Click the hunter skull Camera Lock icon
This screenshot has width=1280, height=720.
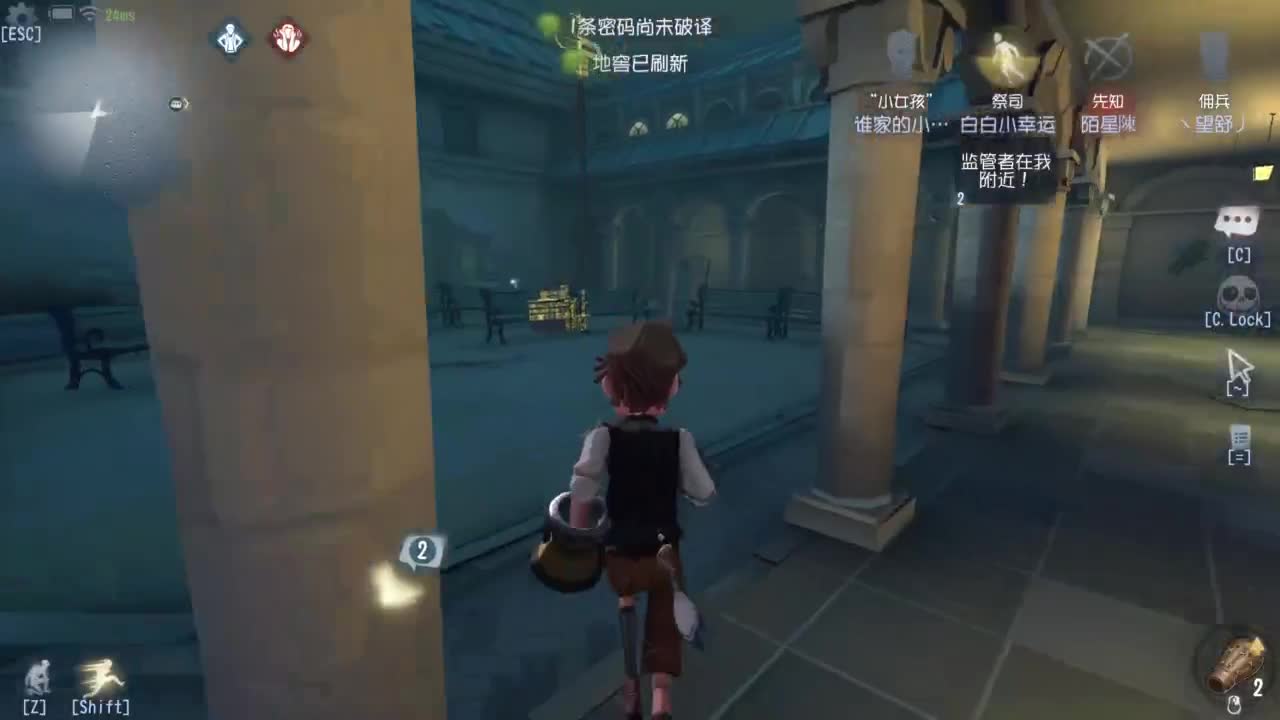click(1239, 291)
